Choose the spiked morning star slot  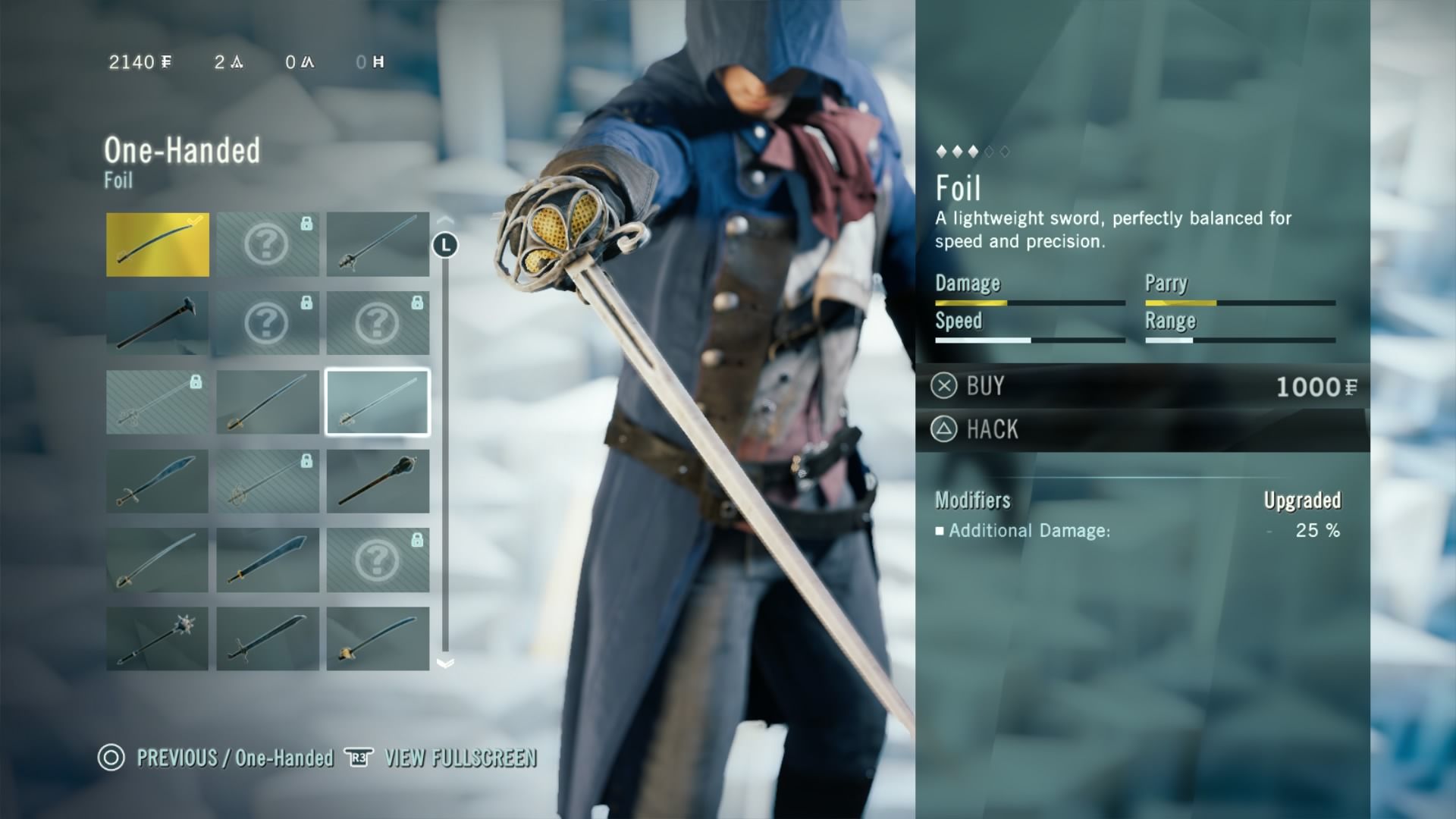tap(158, 639)
